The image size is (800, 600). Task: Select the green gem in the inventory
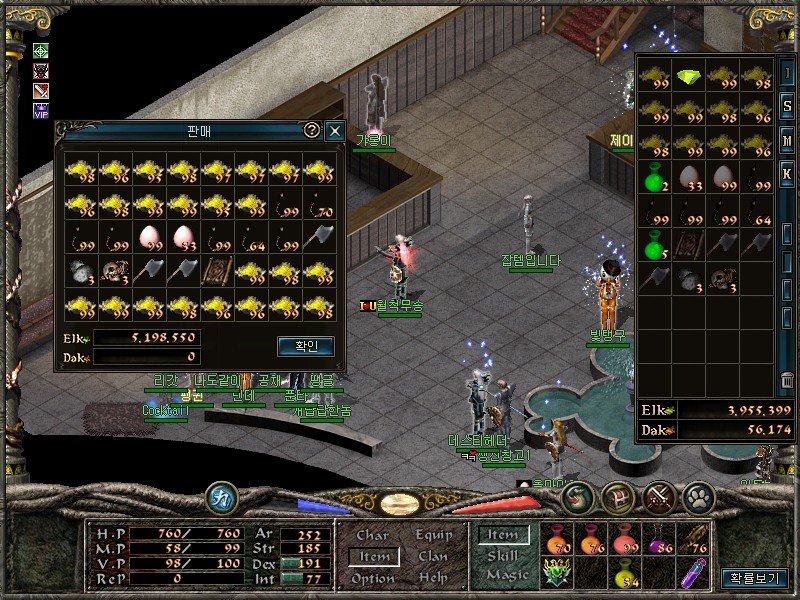tap(688, 76)
